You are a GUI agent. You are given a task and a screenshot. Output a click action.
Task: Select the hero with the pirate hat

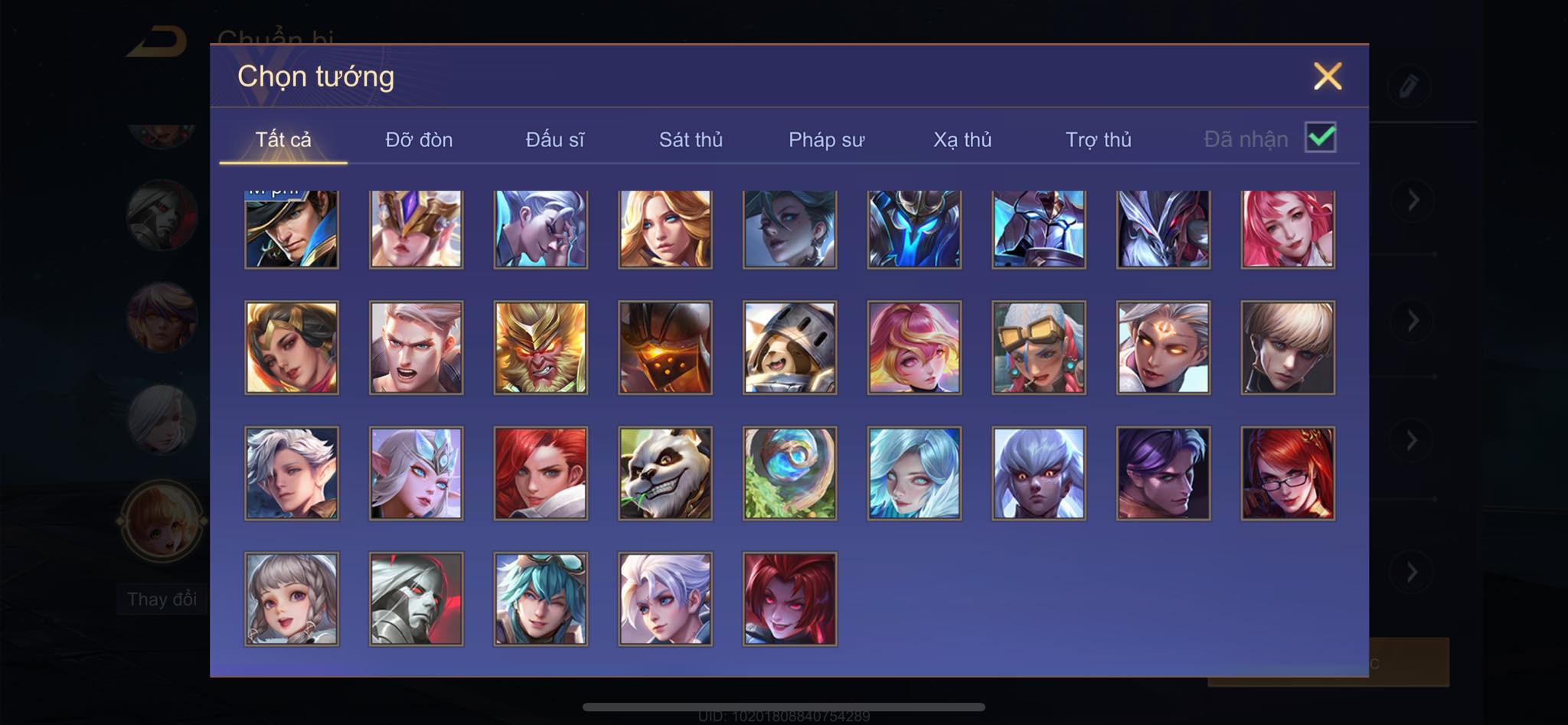click(292, 229)
